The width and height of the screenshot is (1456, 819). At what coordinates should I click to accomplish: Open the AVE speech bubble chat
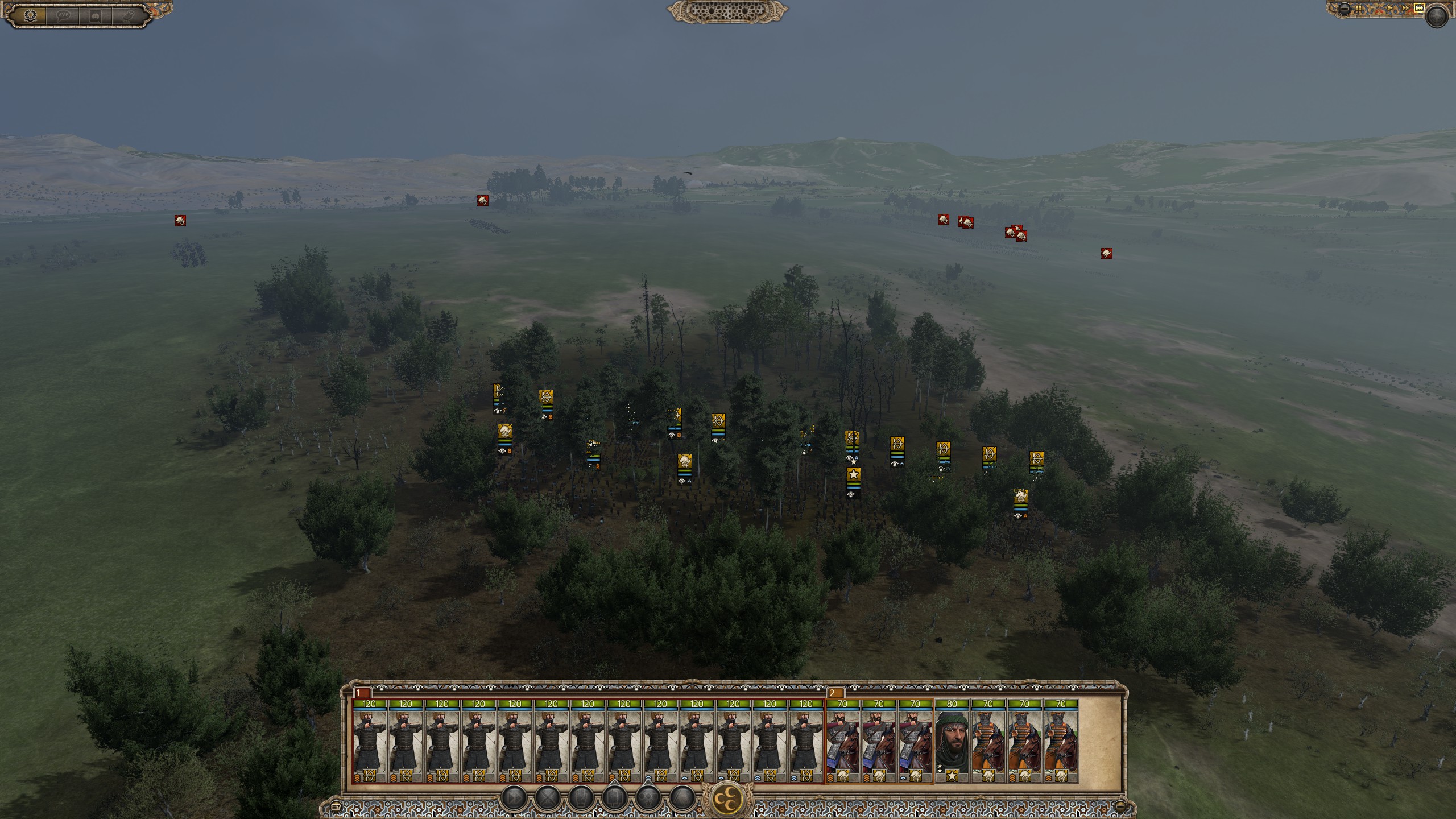63,15
